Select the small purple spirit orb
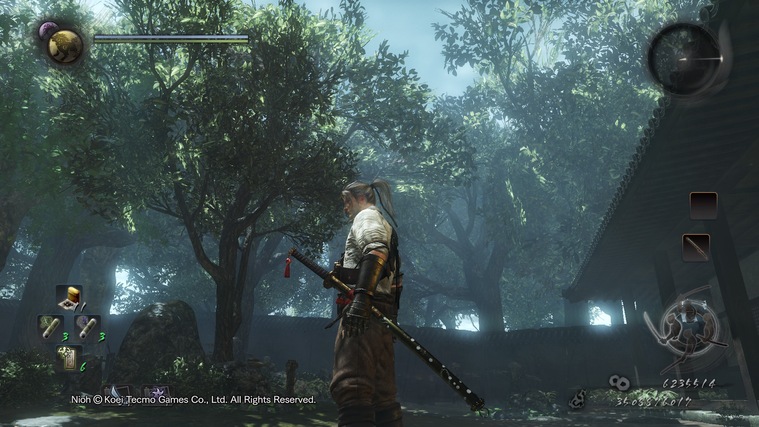759x427 pixels. pos(46,31)
